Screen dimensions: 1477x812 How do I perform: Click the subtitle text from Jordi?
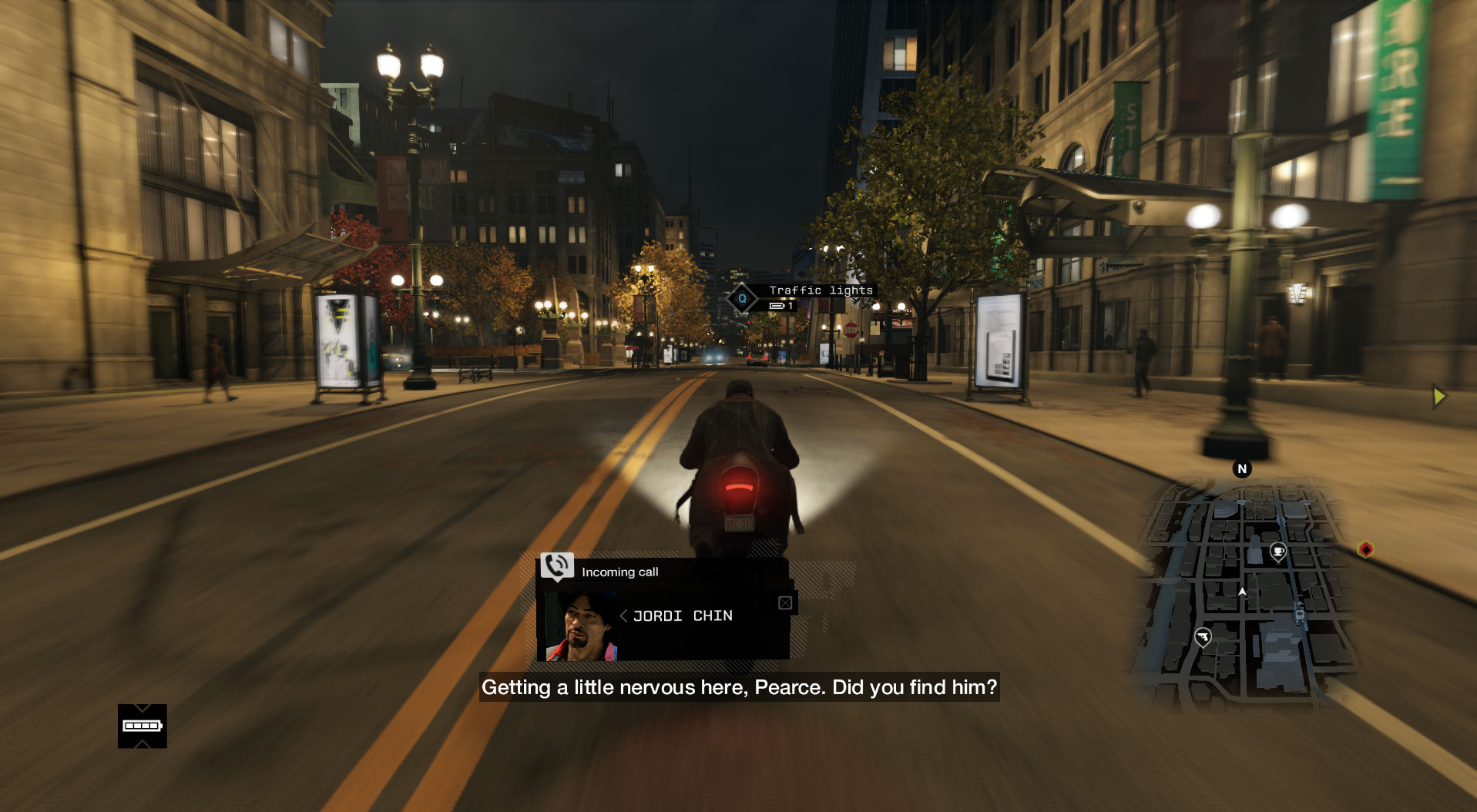pyautogui.click(x=739, y=689)
